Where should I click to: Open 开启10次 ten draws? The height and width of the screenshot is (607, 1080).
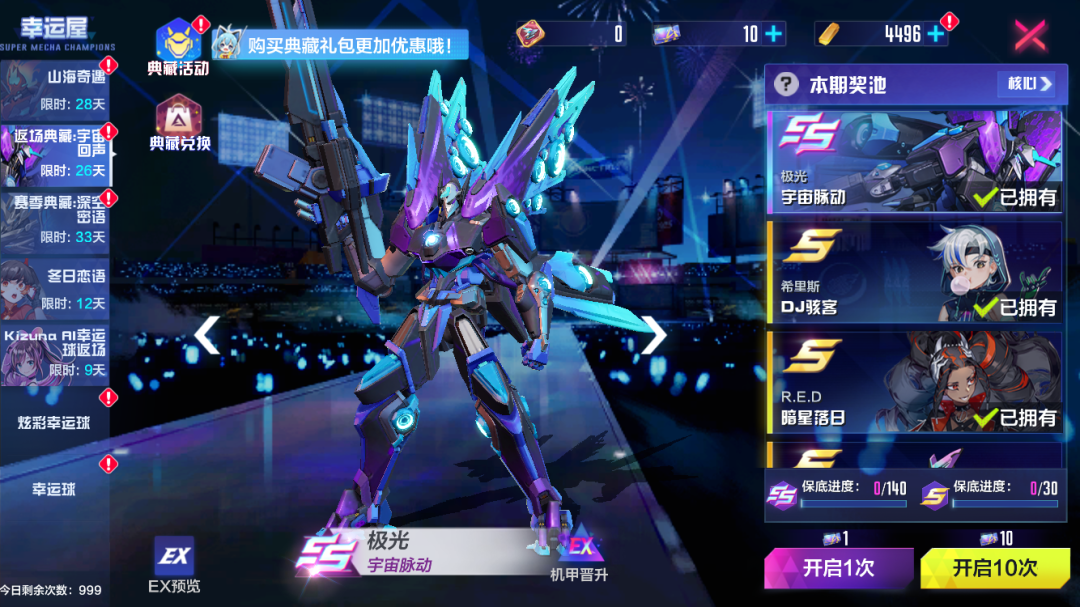[994, 568]
